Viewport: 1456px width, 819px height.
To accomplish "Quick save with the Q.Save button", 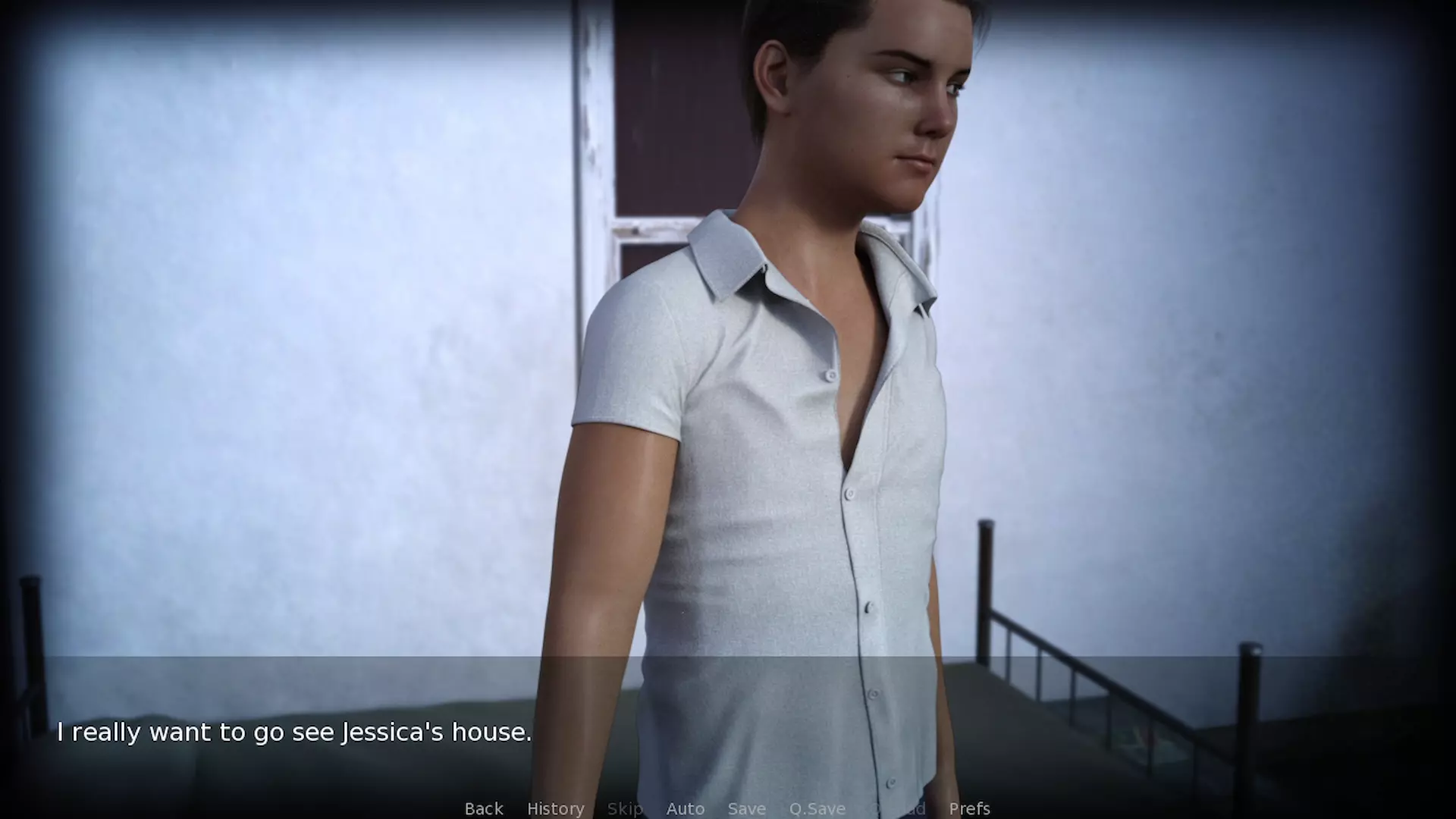I will 817,808.
